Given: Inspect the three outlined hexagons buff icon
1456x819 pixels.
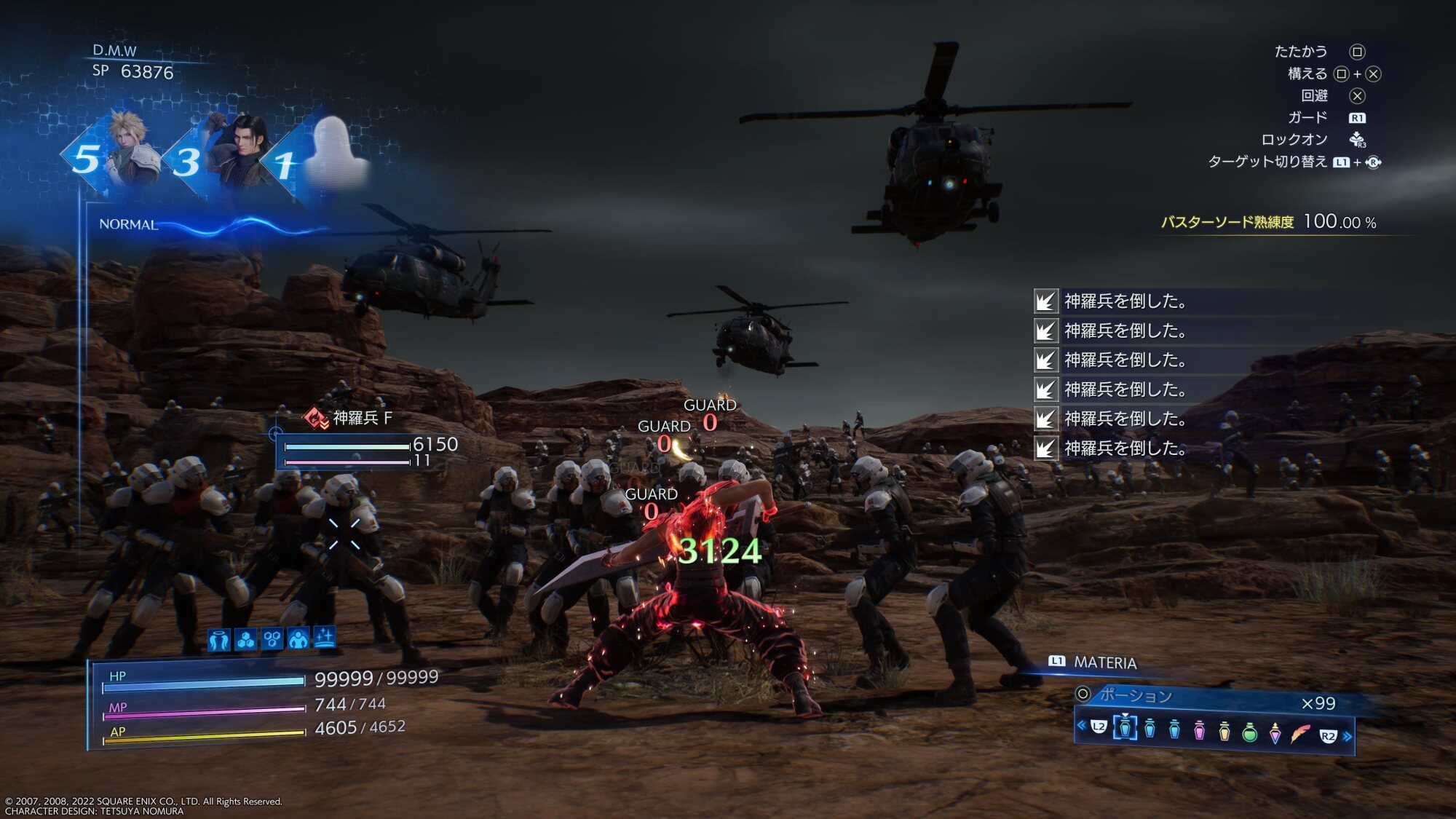Looking at the screenshot, I should [272, 639].
